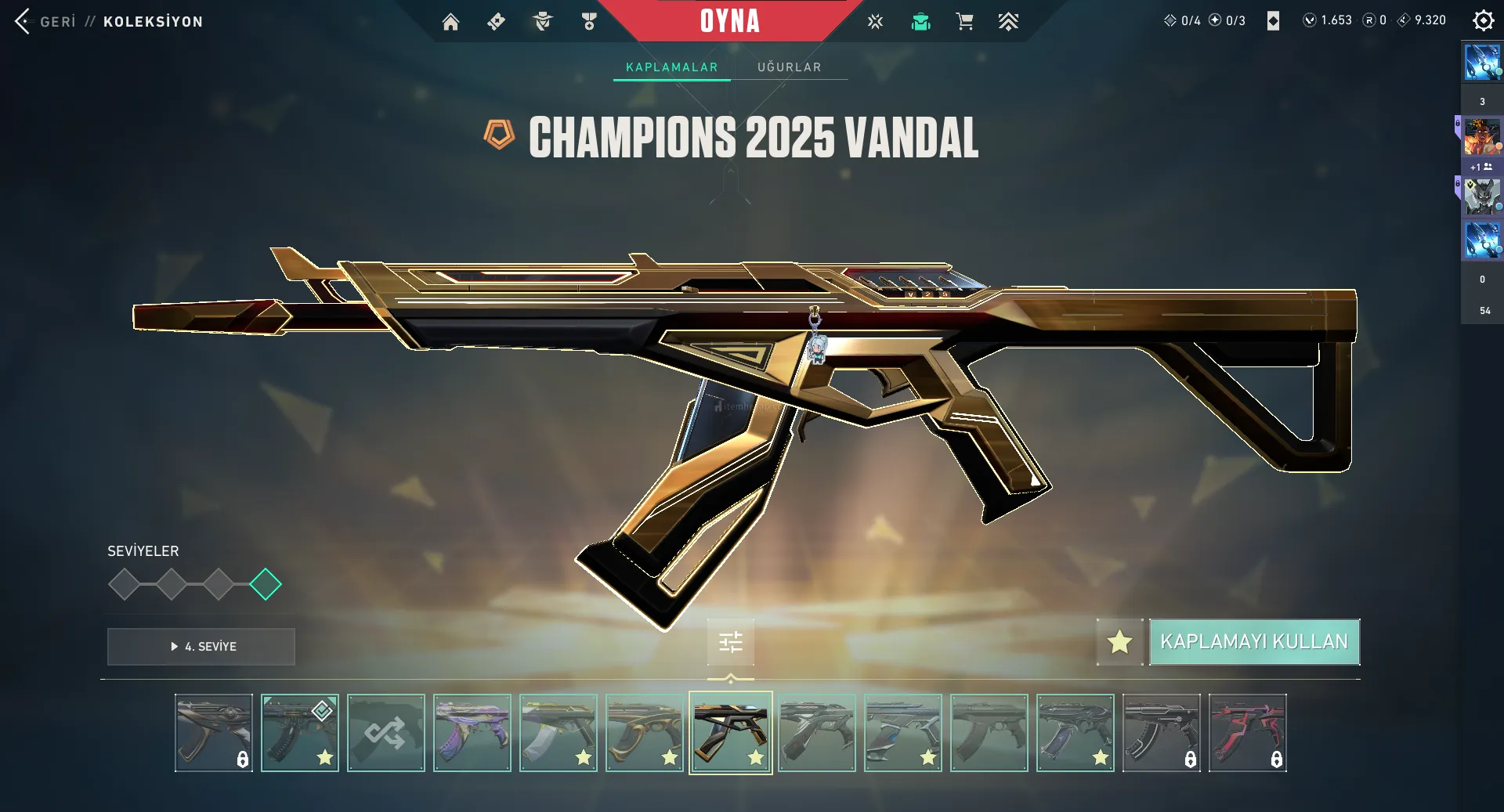Image resolution: width=1504 pixels, height=812 pixels.
Task: Open the double chevron rank icon
Action: [1008, 22]
